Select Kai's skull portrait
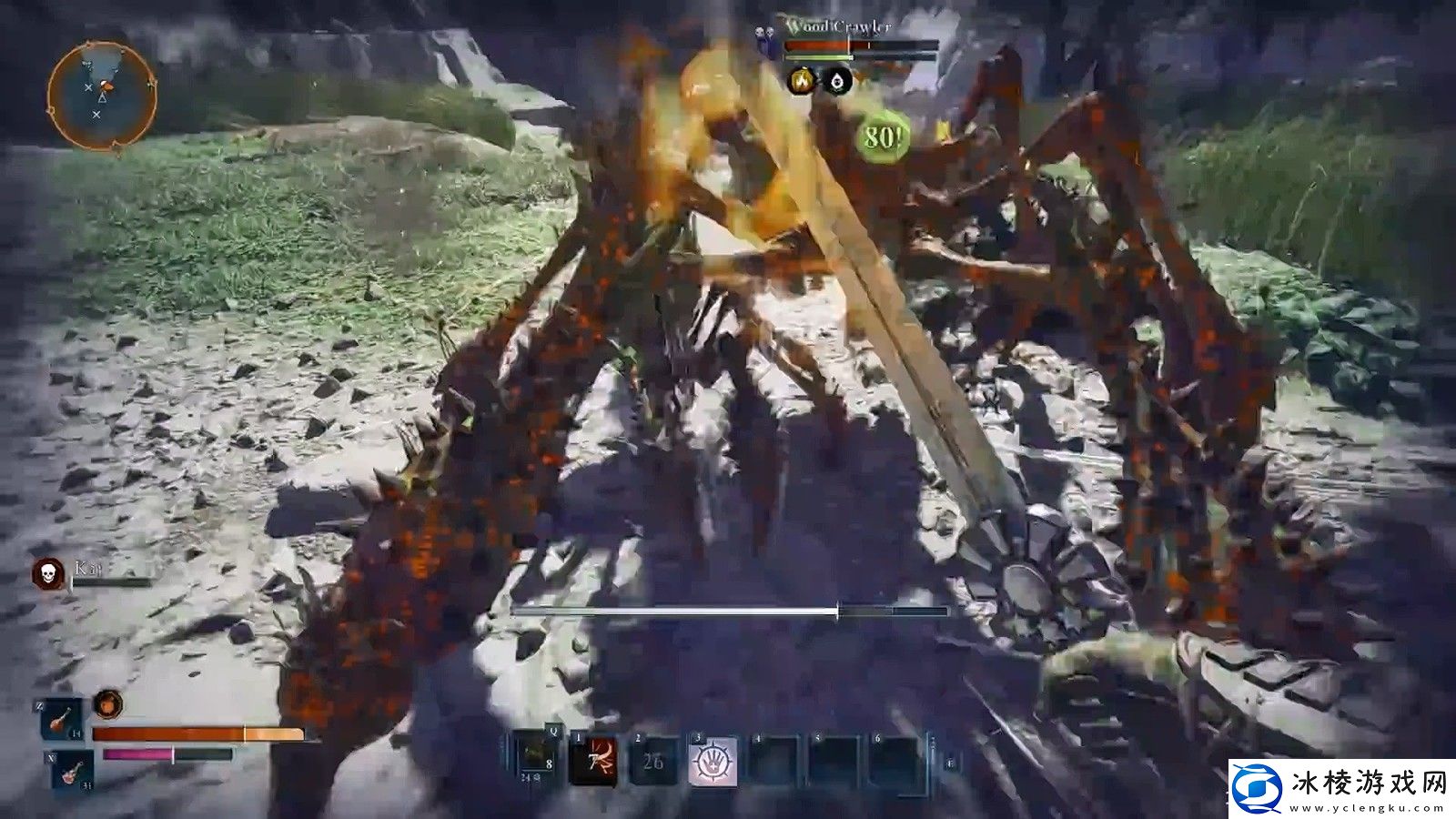Image resolution: width=1456 pixels, height=819 pixels. pyautogui.click(x=48, y=572)
